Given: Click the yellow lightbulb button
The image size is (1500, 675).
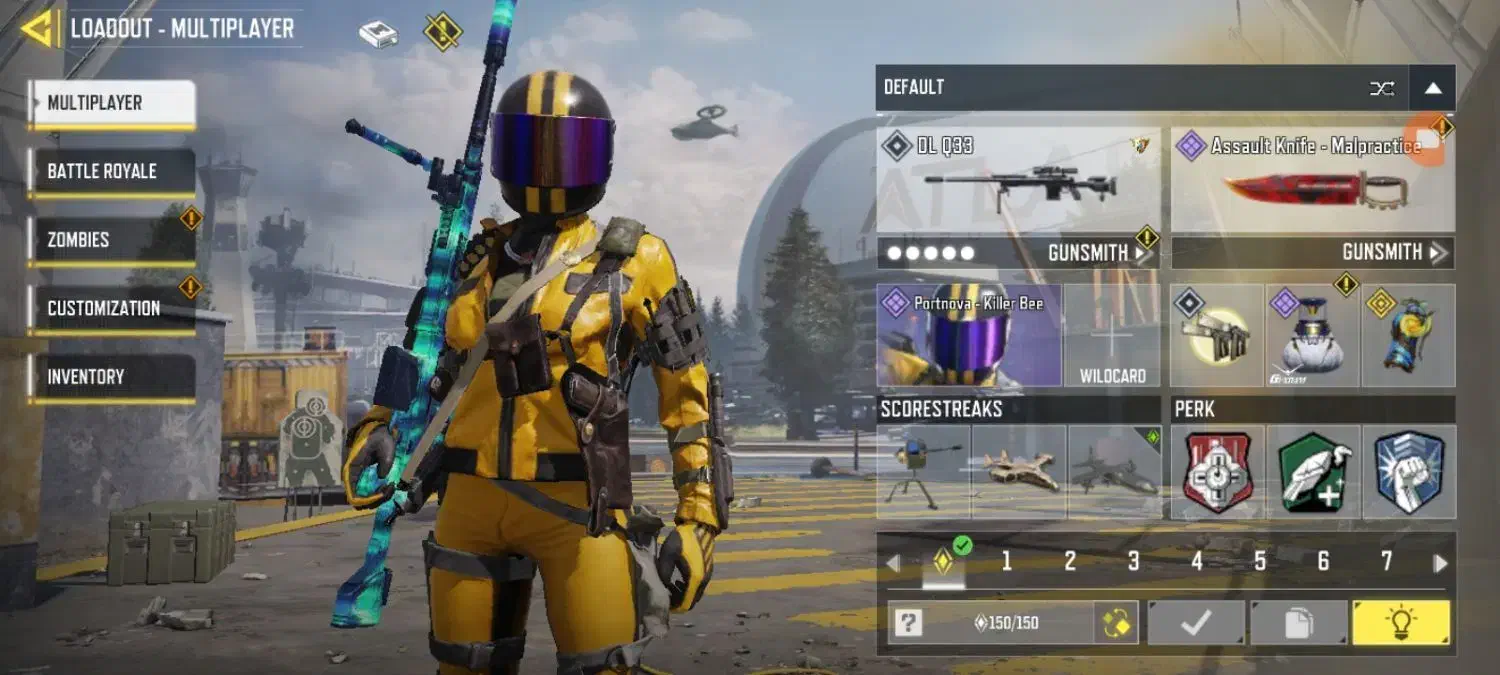Looking at the screenshot, I should click(x=1400, y=623).
